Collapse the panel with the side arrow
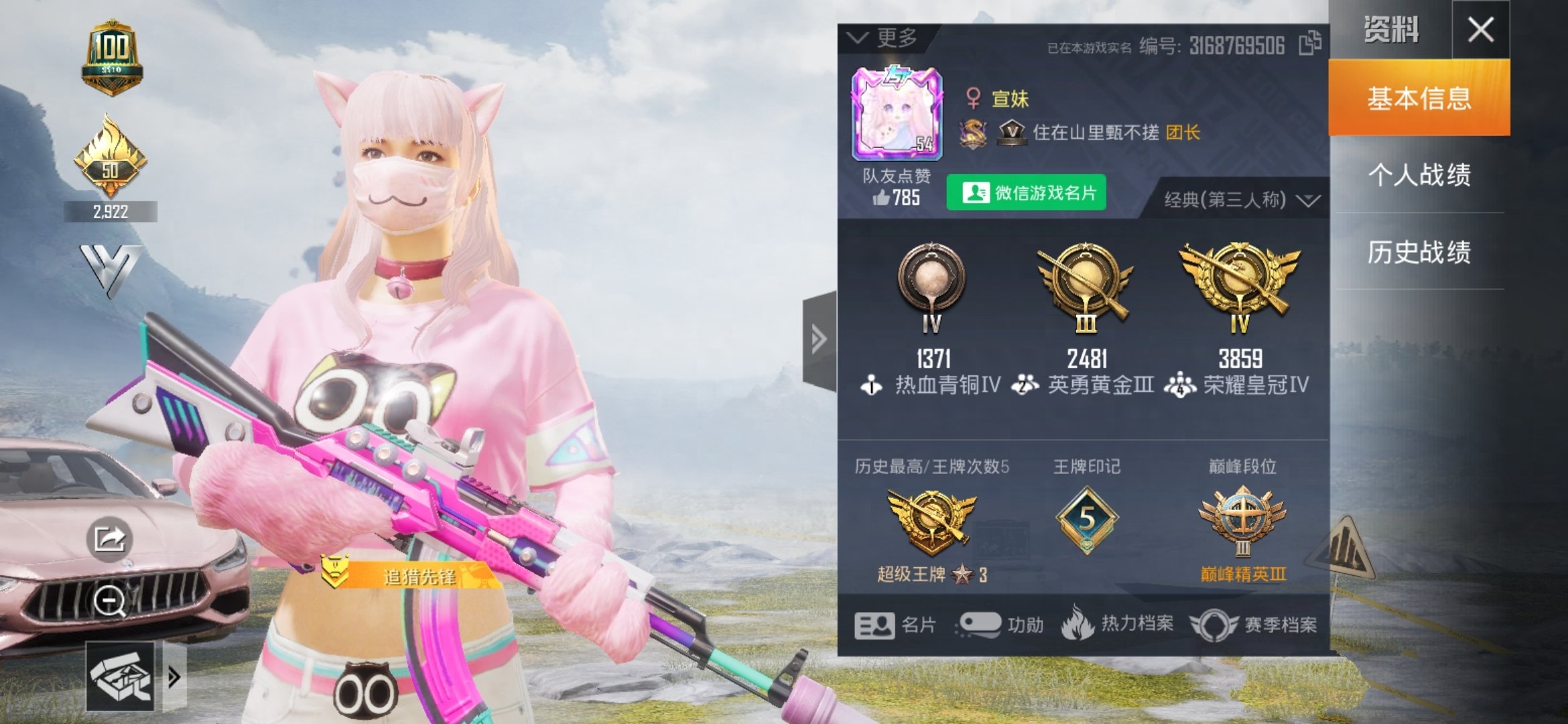This screenshot has height=724, width=1568. (819, 340)
